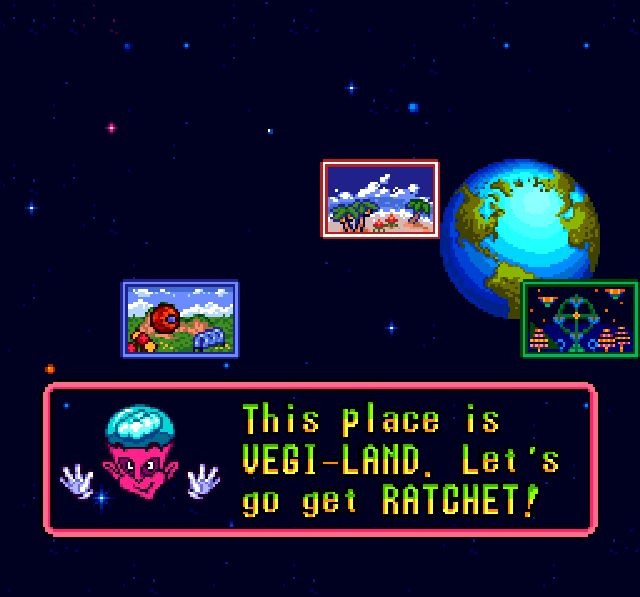
Task: Advance the Vegi-Land dialogue box
Action: point(320,460)
